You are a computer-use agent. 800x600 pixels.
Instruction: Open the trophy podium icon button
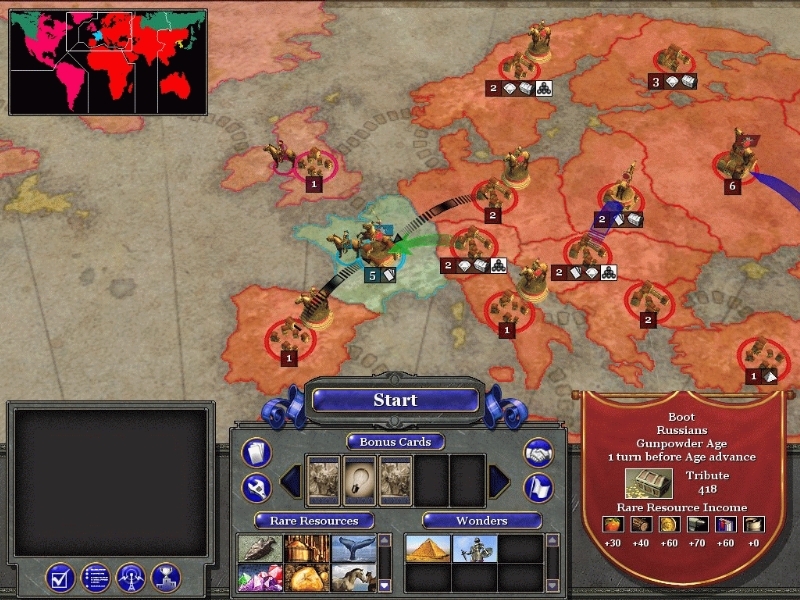[165, 577]
